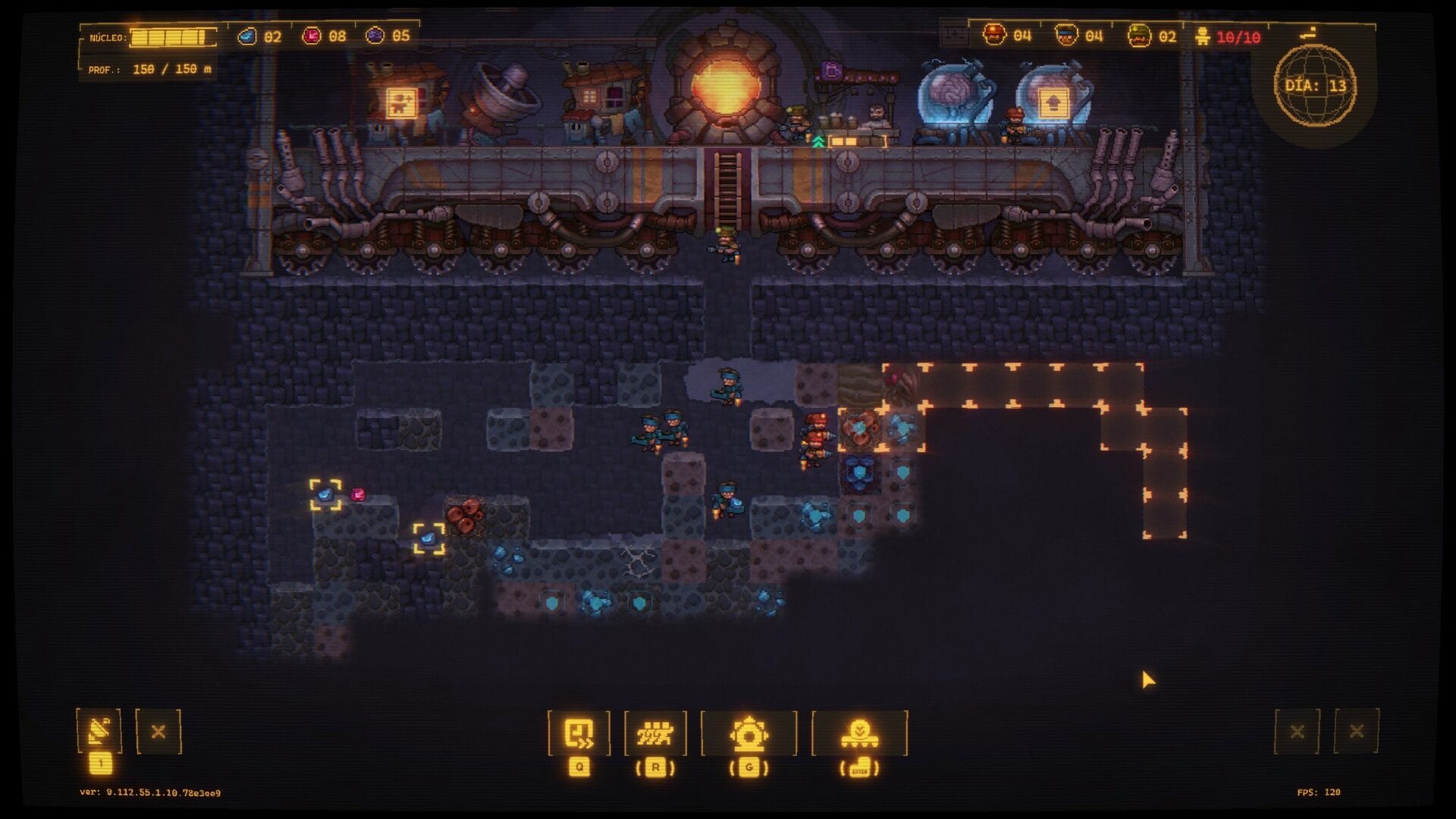Click the X cancel button beside radar tool
This screenshot has height=819, width=1456.
158,732
